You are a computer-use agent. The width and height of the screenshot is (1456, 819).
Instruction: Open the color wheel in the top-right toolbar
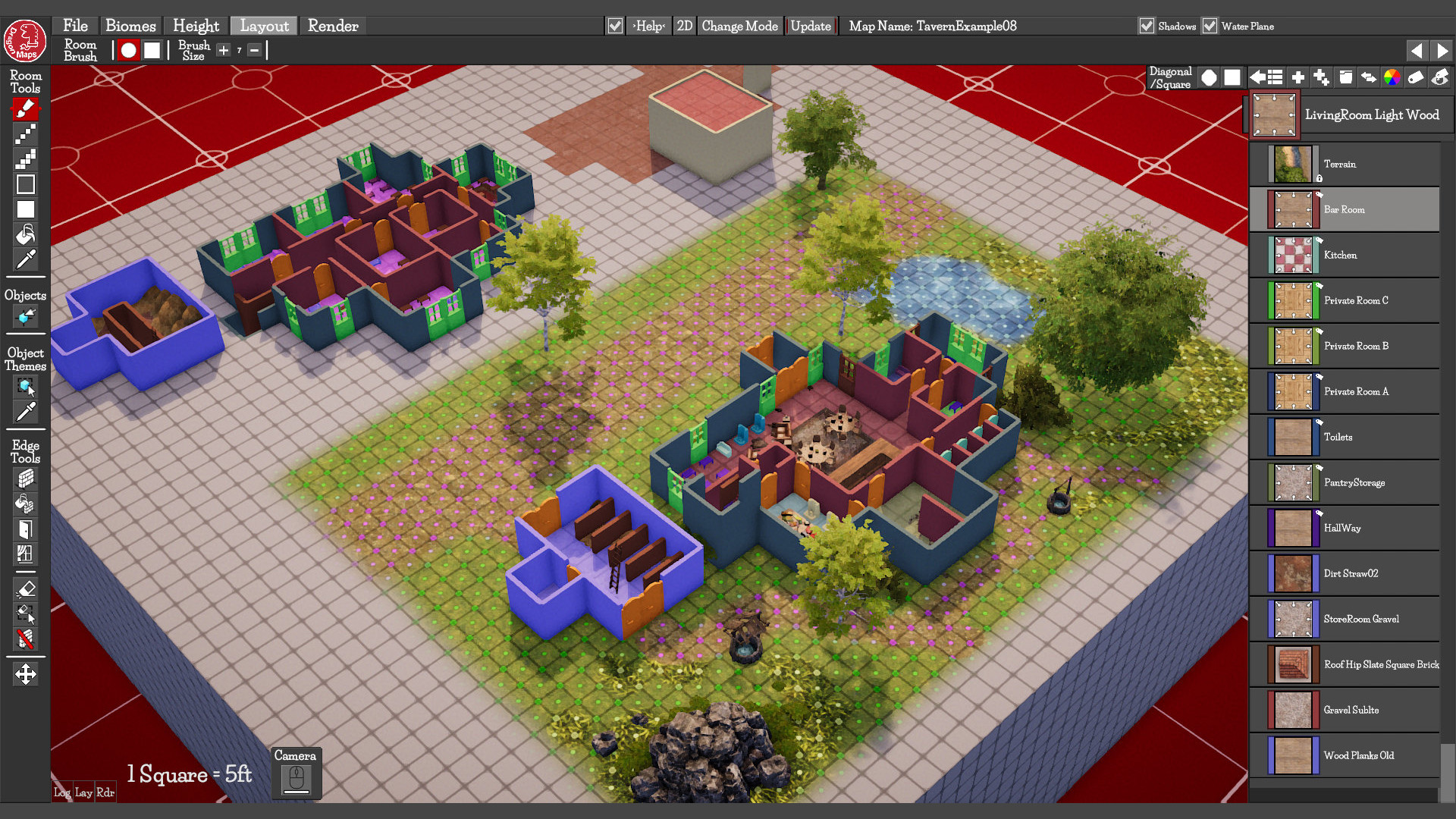pyautogui.click(x=1392, y=77)
